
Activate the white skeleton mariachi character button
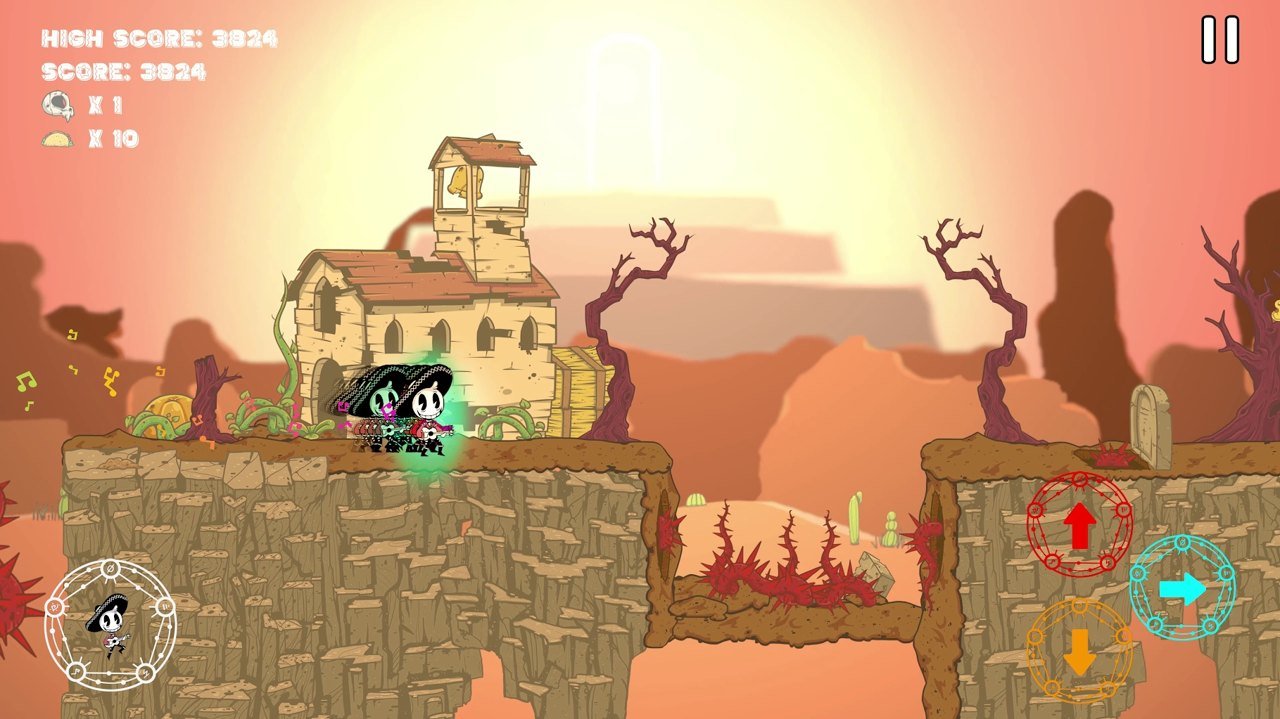point(110,625)
